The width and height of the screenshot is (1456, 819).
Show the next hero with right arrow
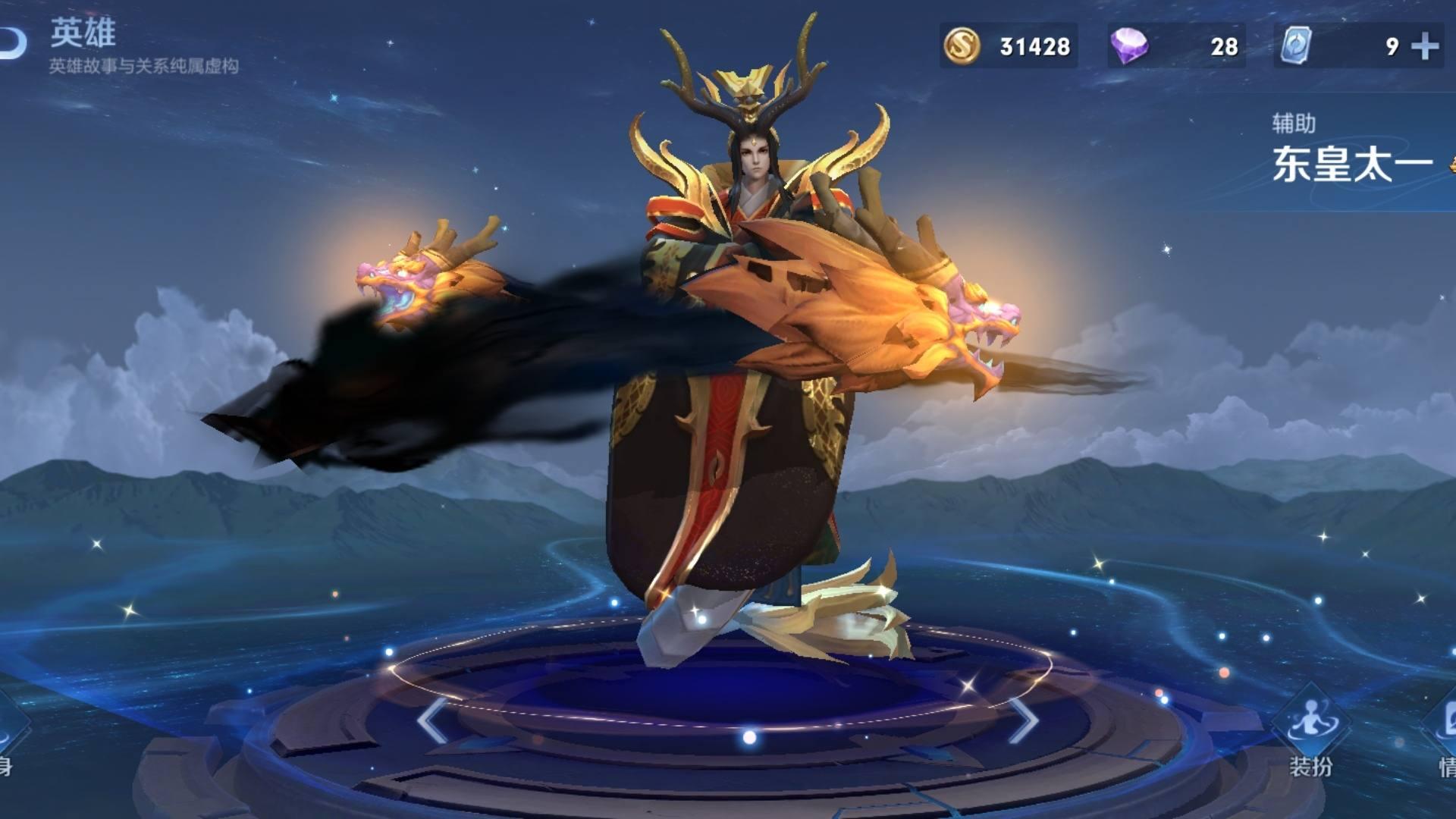1023,720
